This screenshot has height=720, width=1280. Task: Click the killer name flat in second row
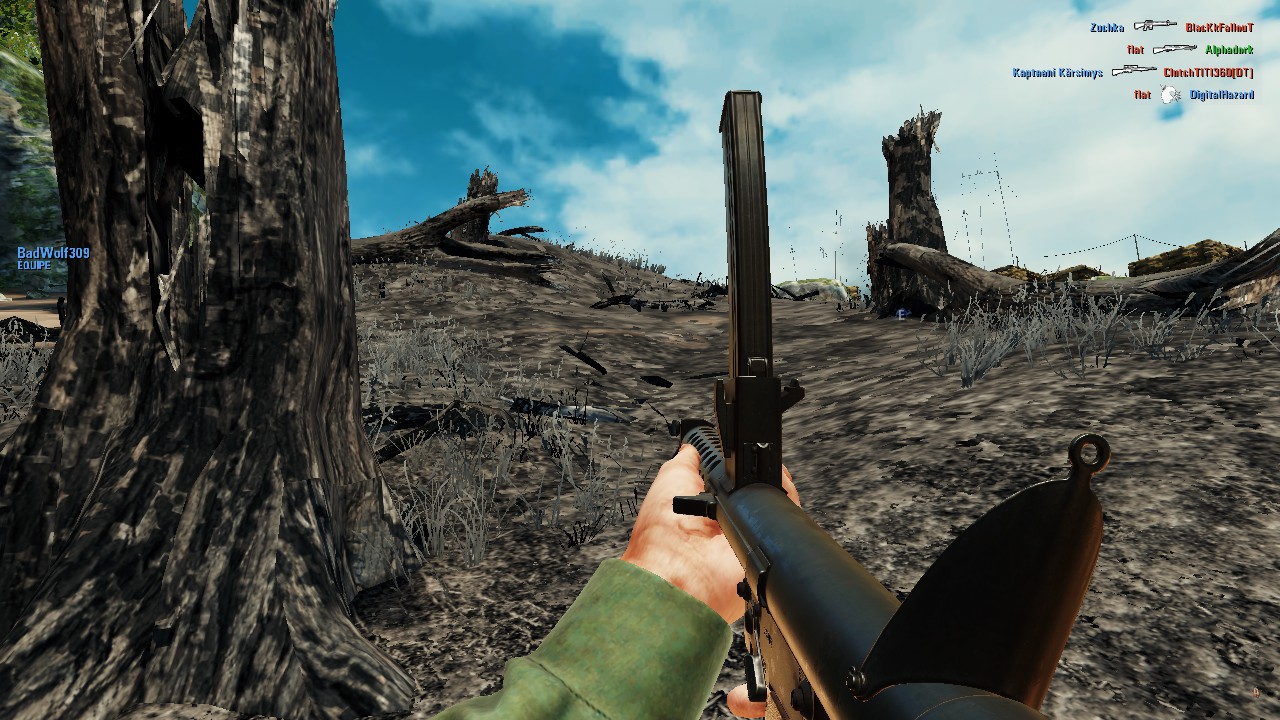1138,49
